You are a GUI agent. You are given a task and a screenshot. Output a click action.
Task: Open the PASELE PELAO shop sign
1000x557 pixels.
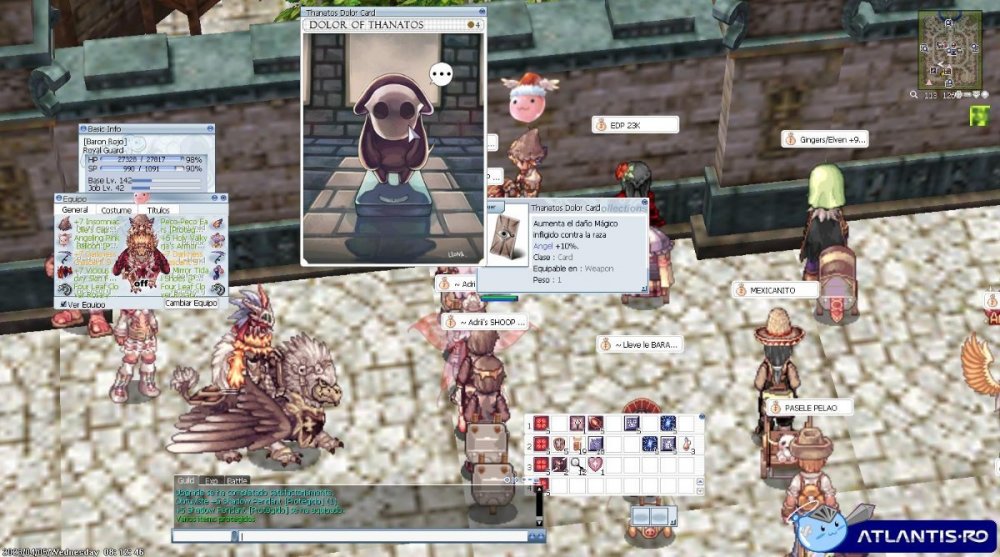coord(810,408)
